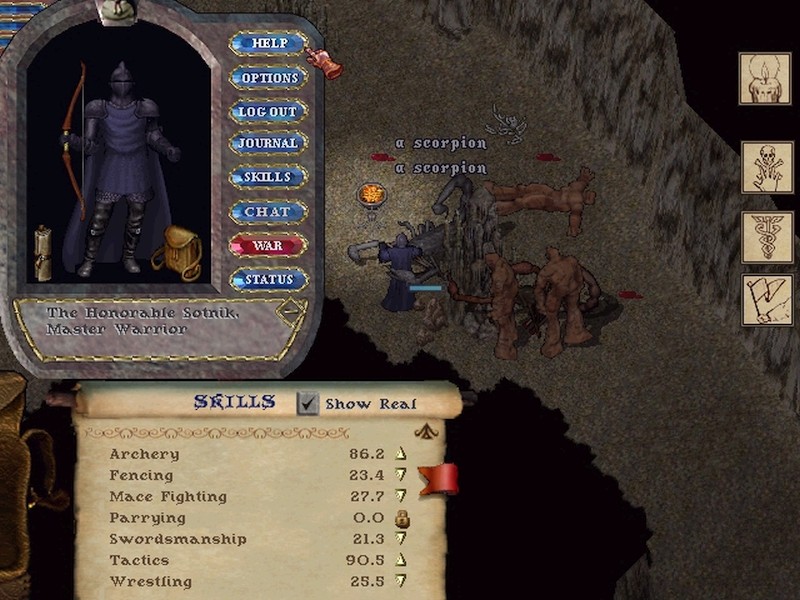The height and width of the screenshot is (600, 800).
Task: Click the Skills button on the paperdoll
Action: click(268, 177)
